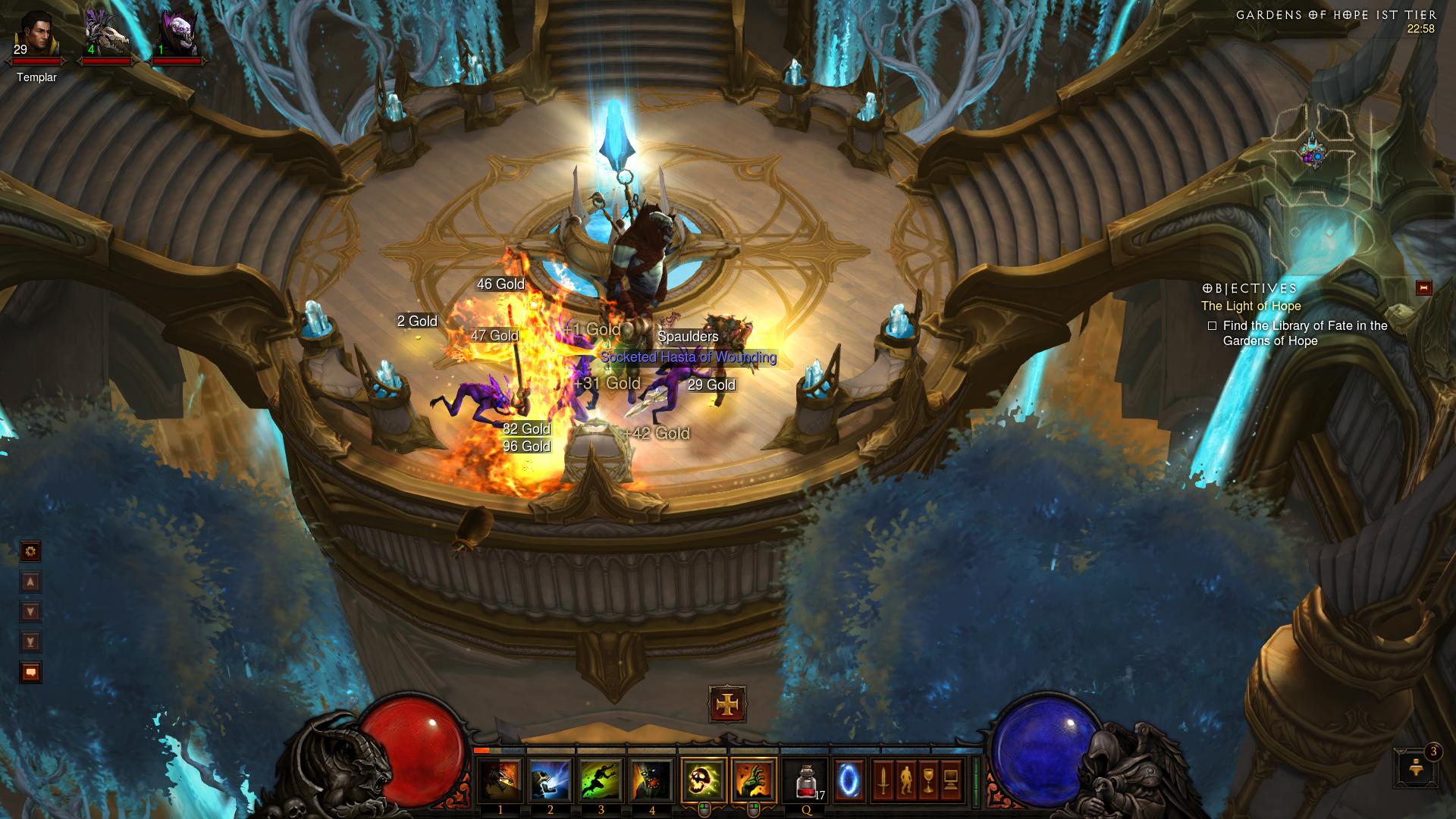Open the game menu computer button

pos(951,780)
